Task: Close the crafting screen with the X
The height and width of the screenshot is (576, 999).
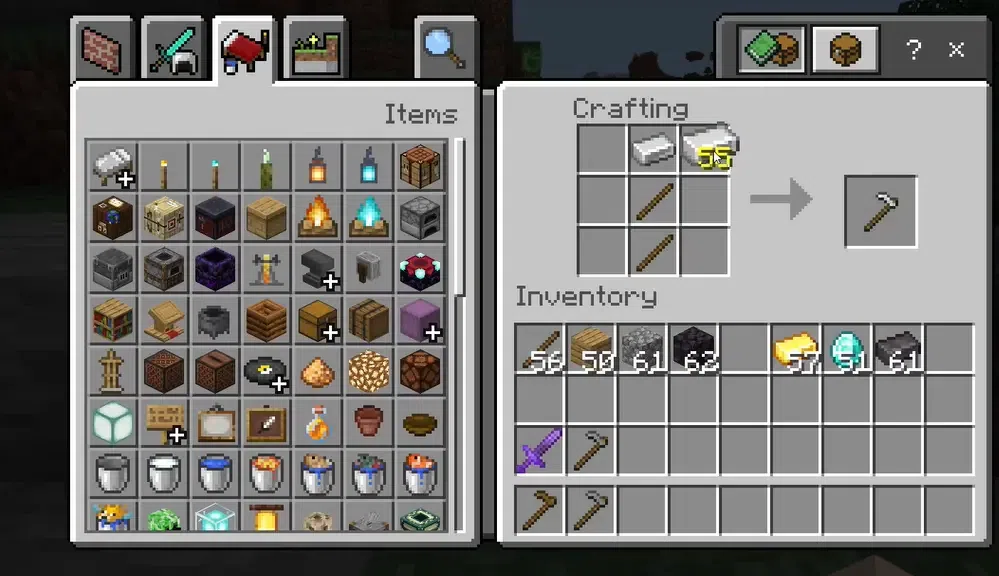Action: pos(957,50)
